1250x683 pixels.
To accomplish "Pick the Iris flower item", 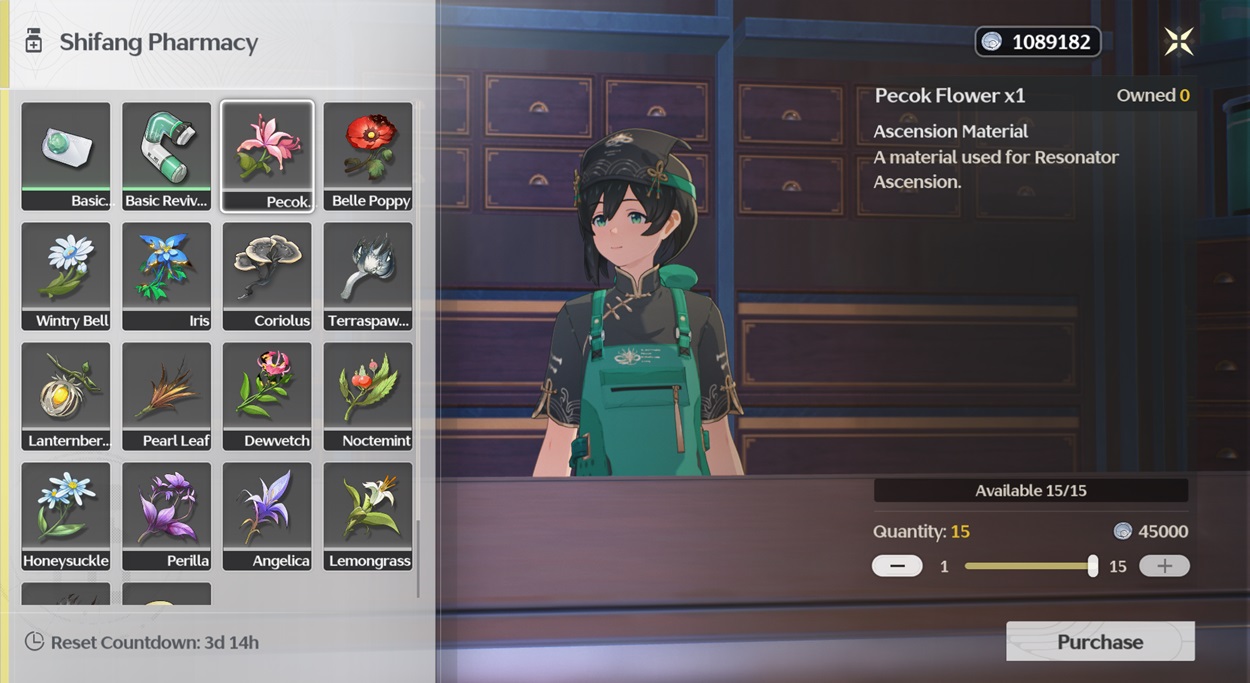I will pos(167,275).
